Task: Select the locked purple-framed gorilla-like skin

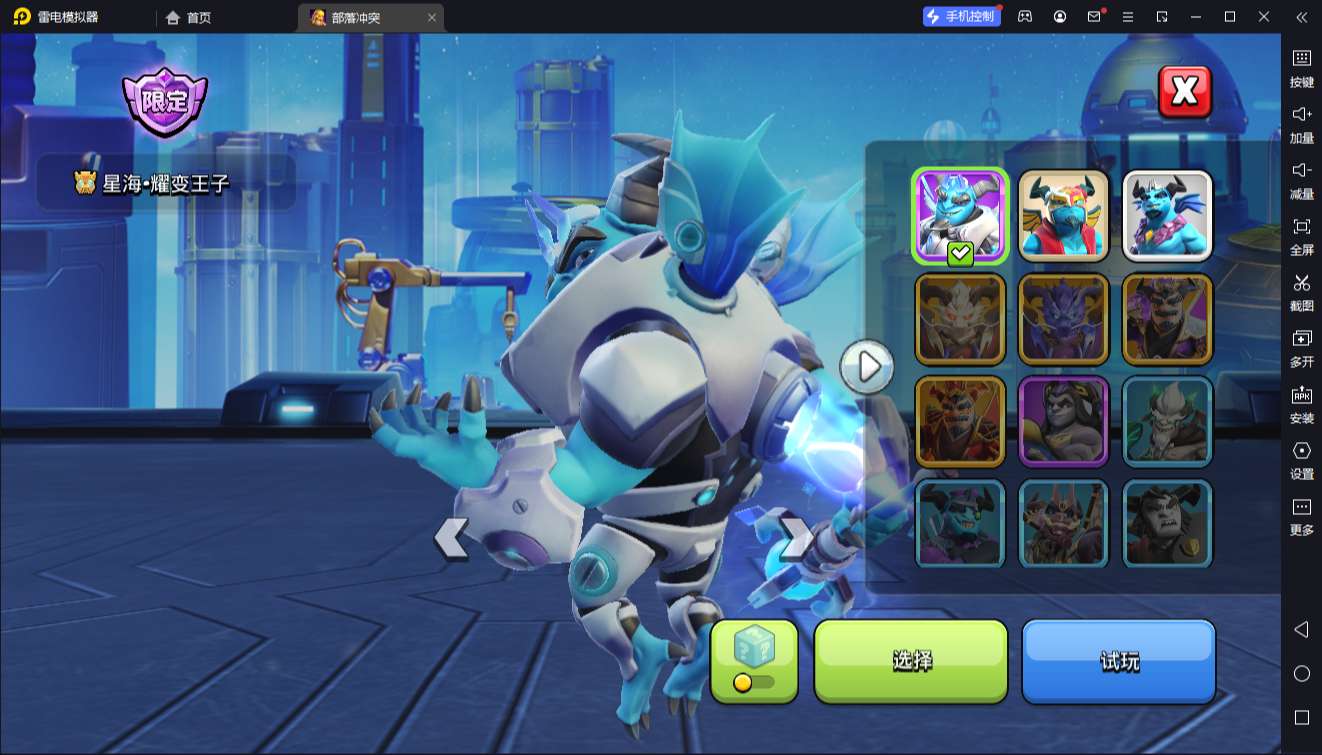Action: click(x=1064, y=421)
